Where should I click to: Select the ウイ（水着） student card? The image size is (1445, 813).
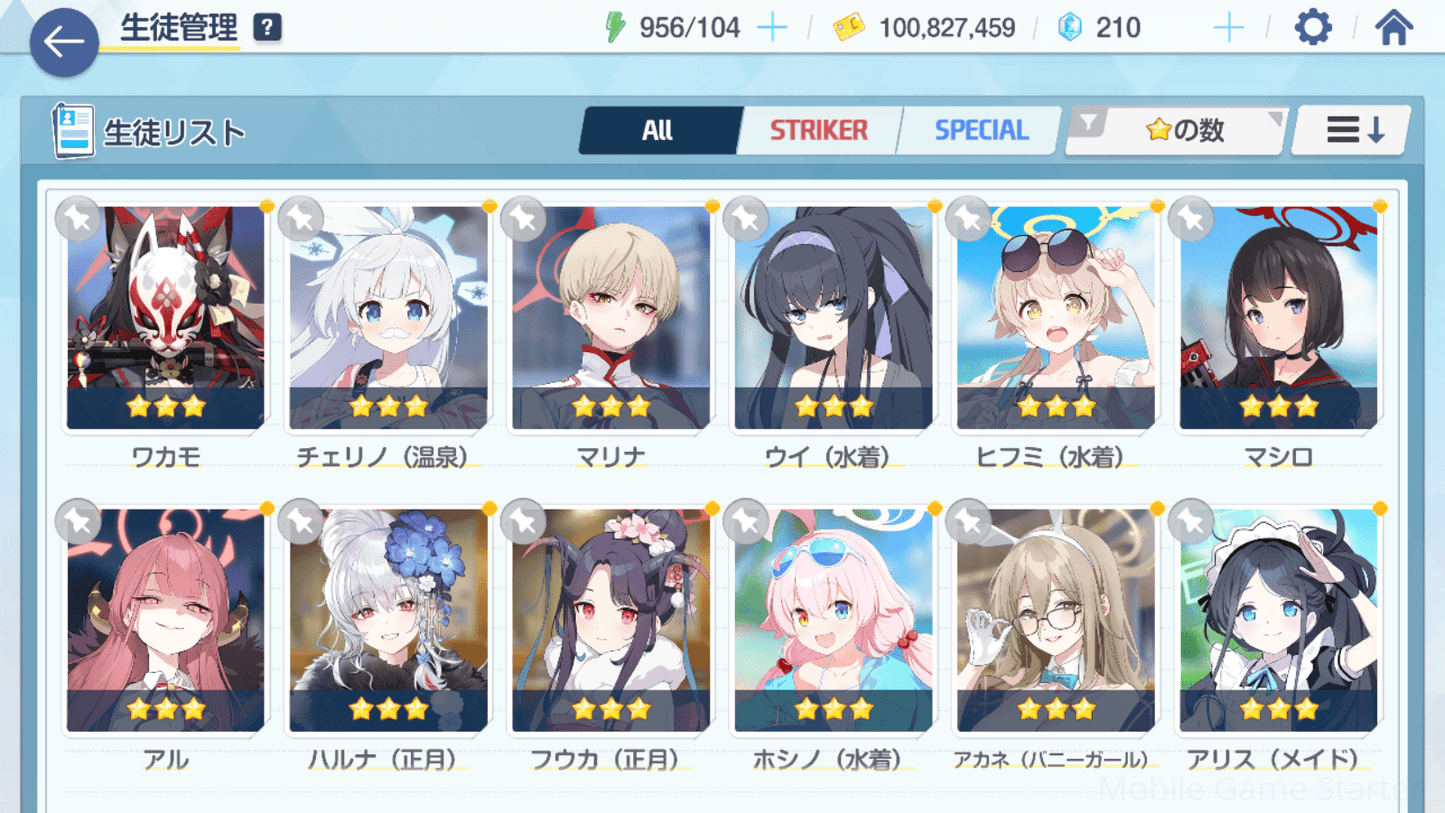[833, 318]
